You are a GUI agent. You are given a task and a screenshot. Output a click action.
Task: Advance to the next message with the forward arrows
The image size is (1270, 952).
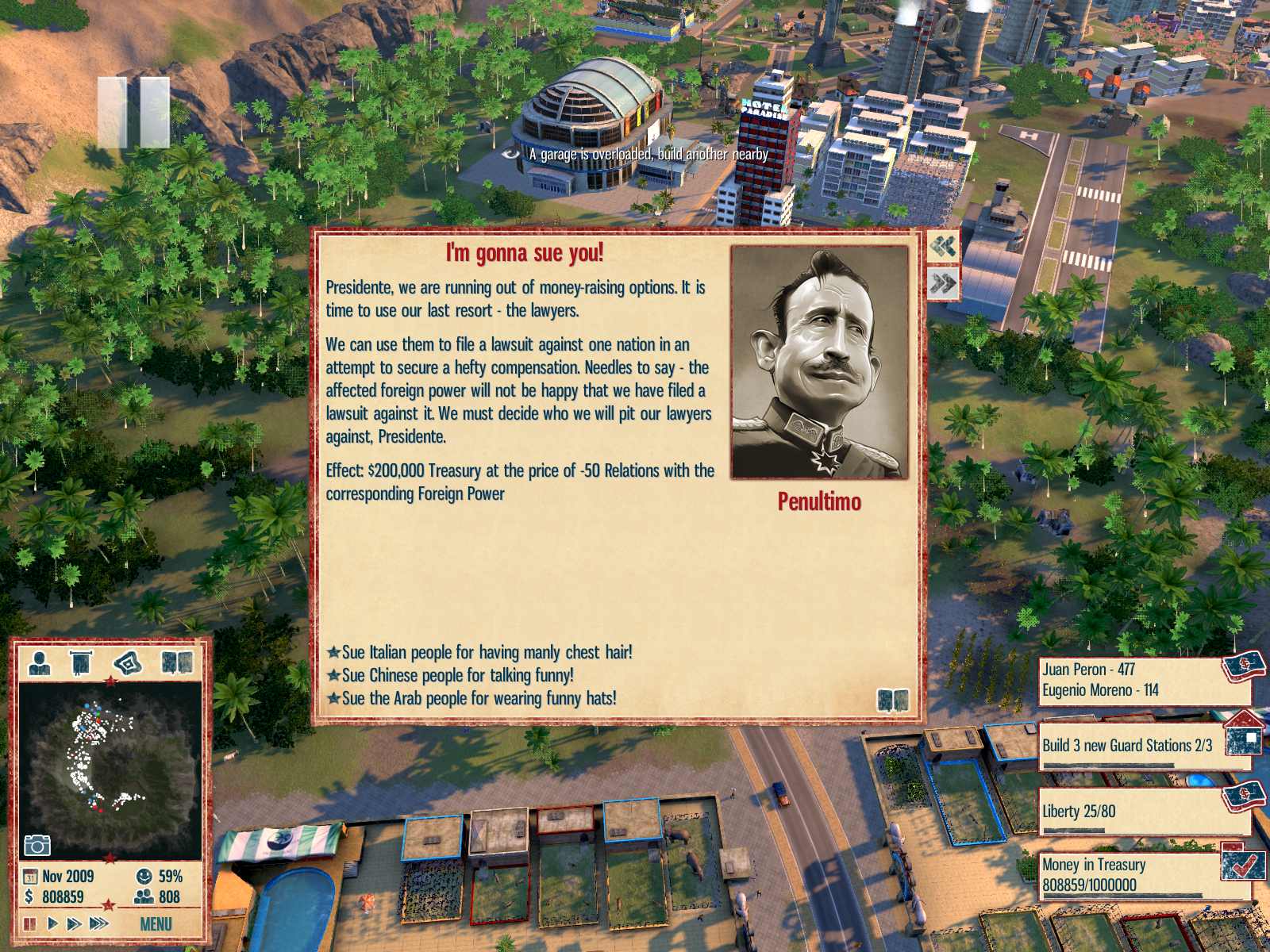click(x=943, y=283)
